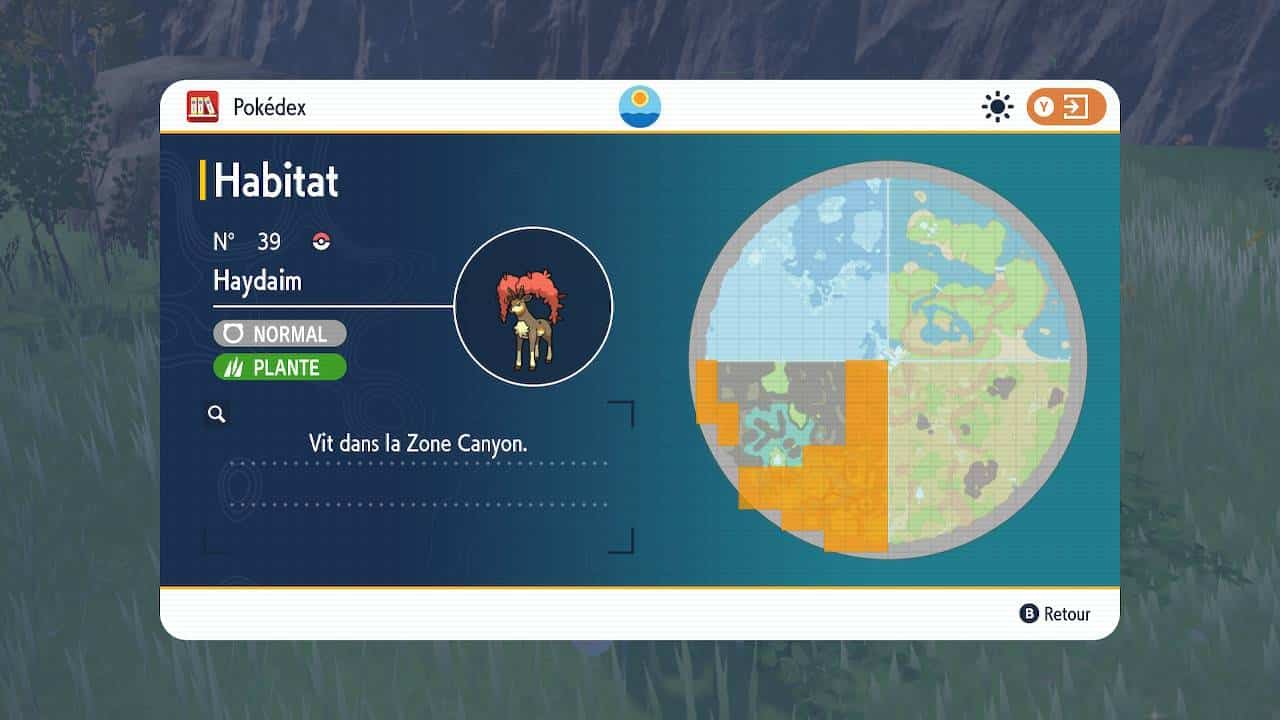Click the Pokédex book icon

click(202, 106)
